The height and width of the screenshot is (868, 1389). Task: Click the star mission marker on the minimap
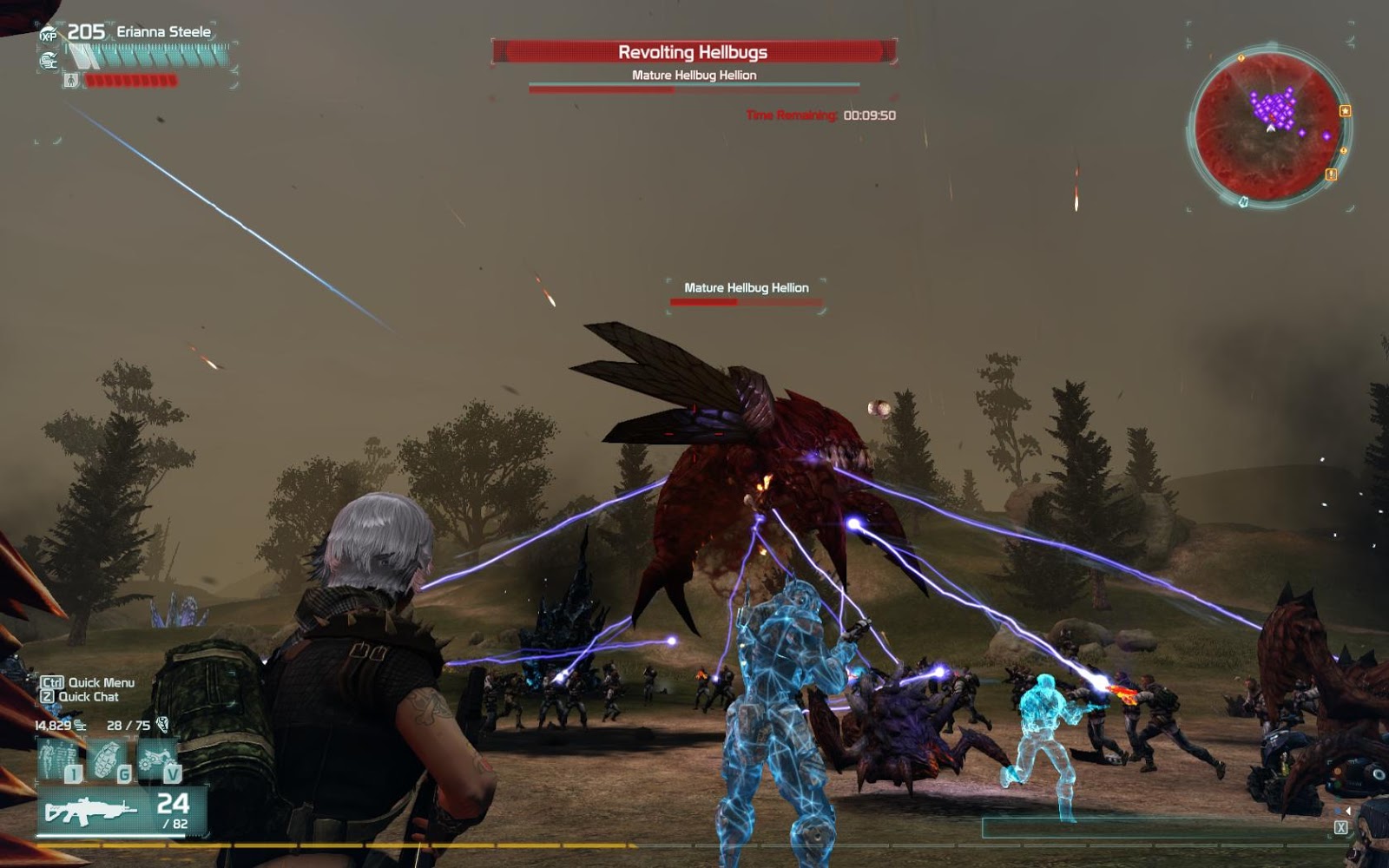click(x=1345, y=110)
